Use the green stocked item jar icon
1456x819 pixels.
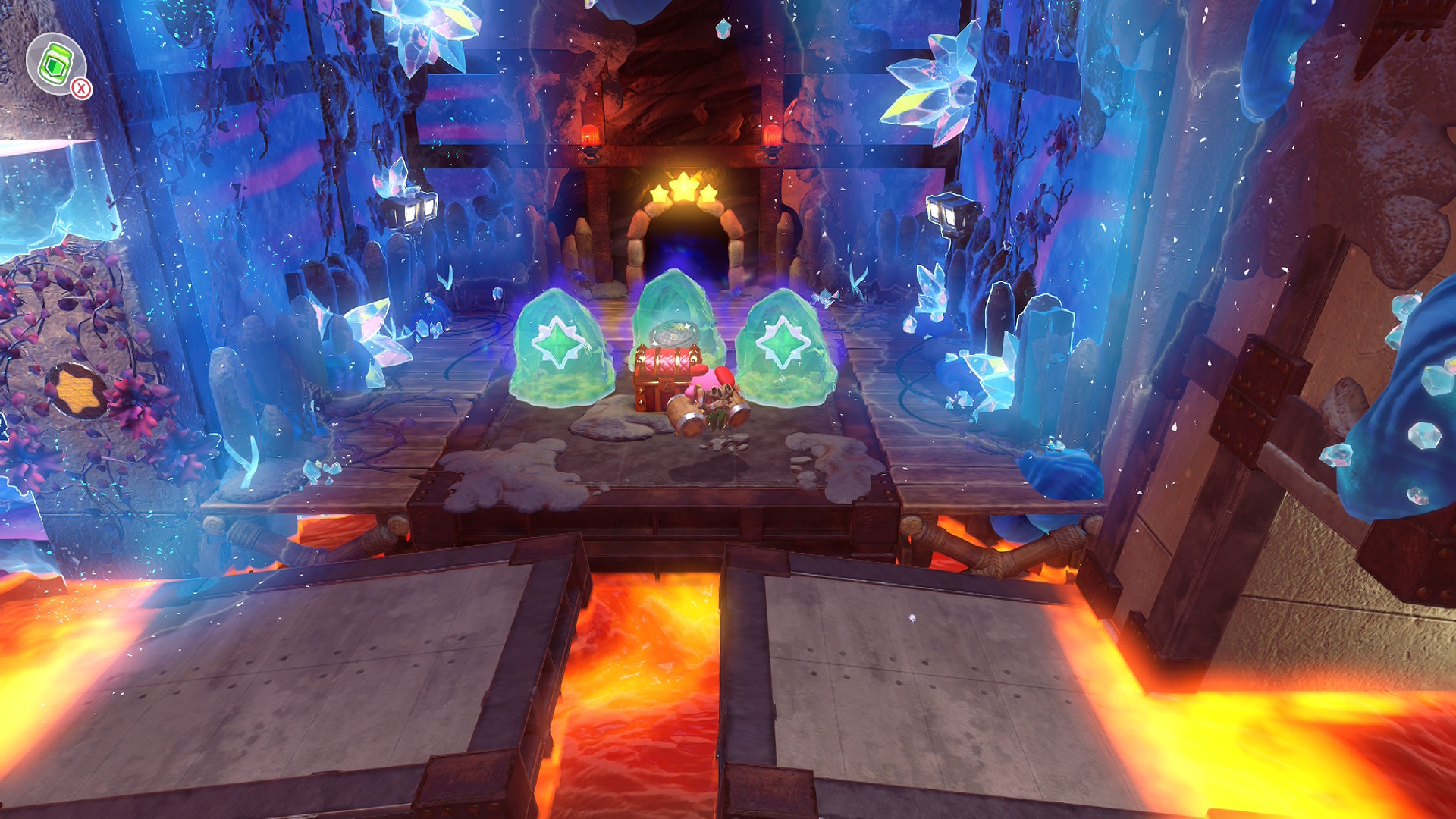[55, 64]
